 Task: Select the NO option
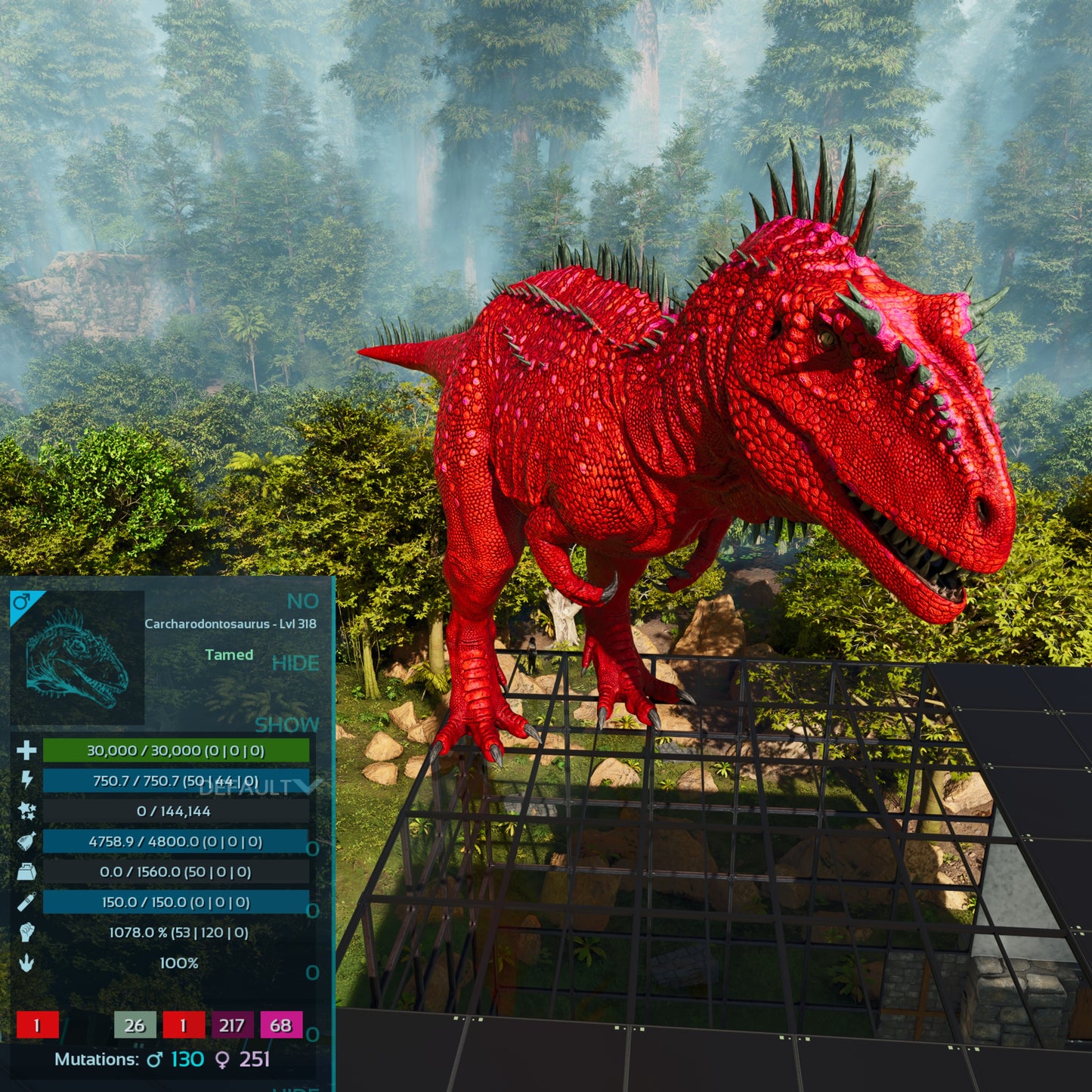pos(302,602)
